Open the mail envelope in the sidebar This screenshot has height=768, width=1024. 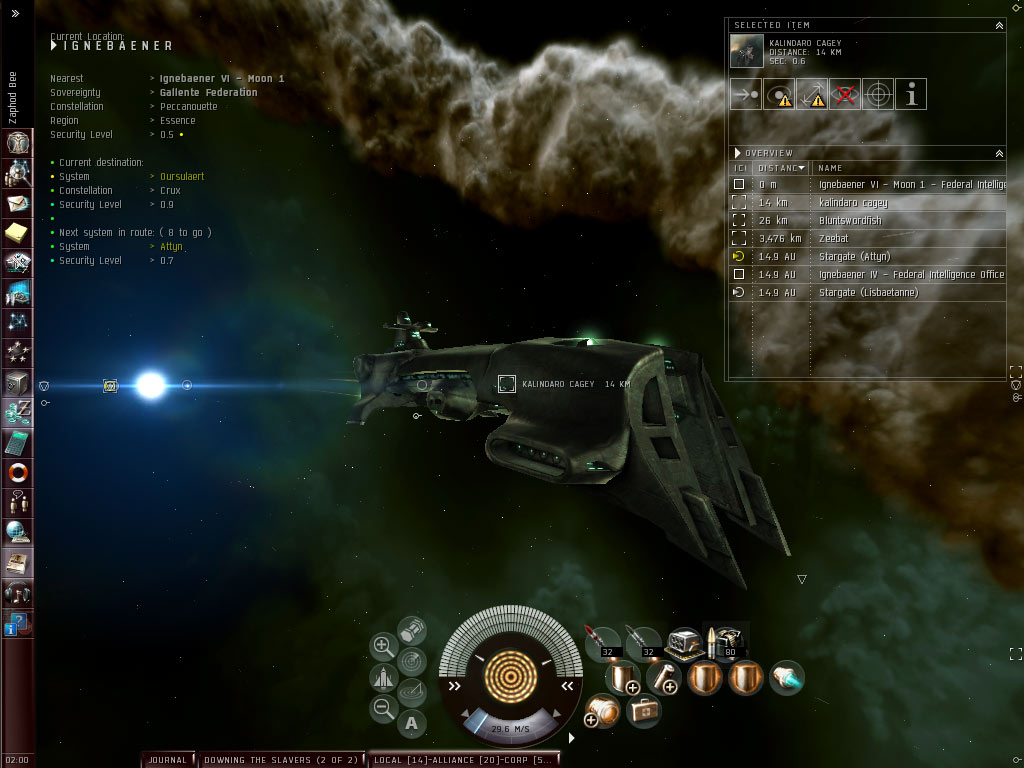(x=18, y=204)
